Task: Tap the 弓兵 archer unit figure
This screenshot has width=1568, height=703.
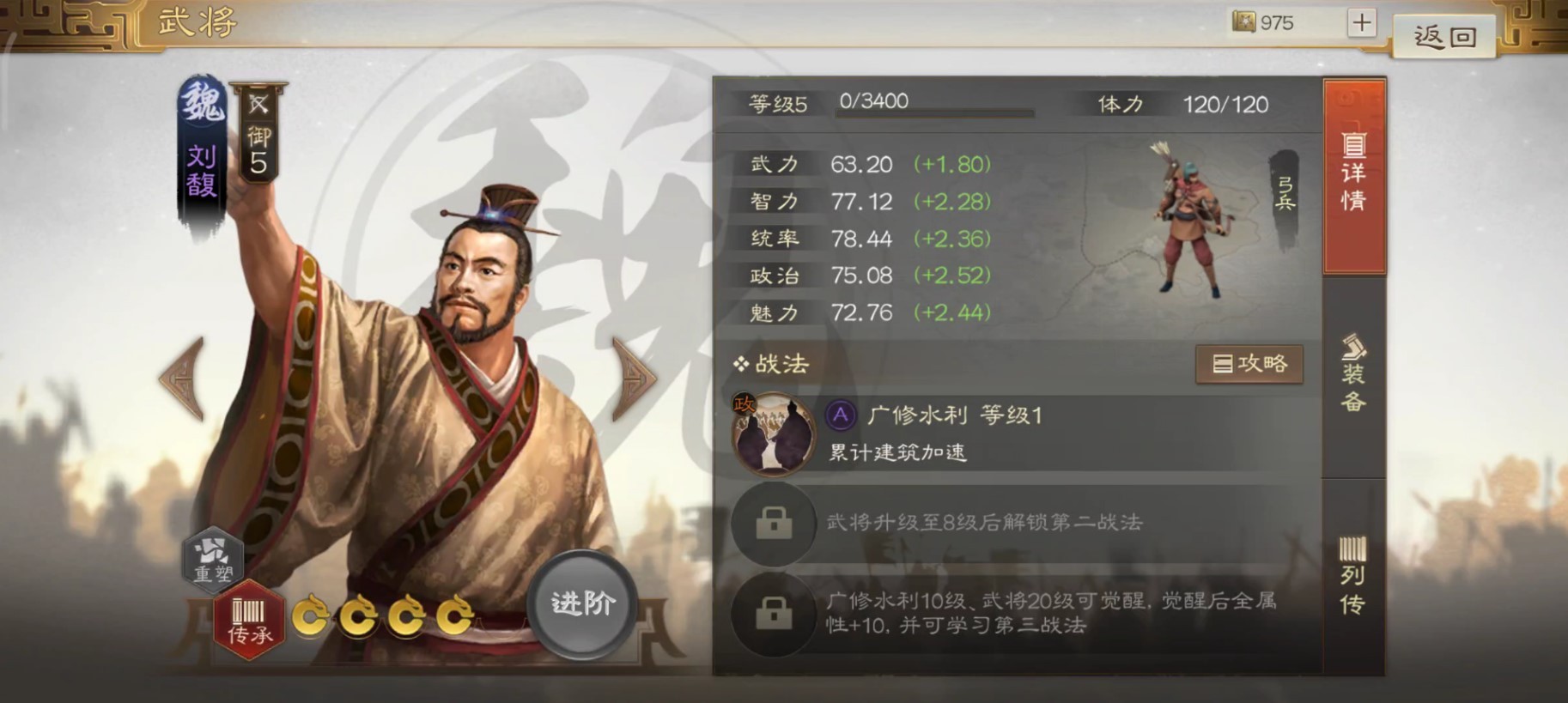Action: coord(1192,219)
